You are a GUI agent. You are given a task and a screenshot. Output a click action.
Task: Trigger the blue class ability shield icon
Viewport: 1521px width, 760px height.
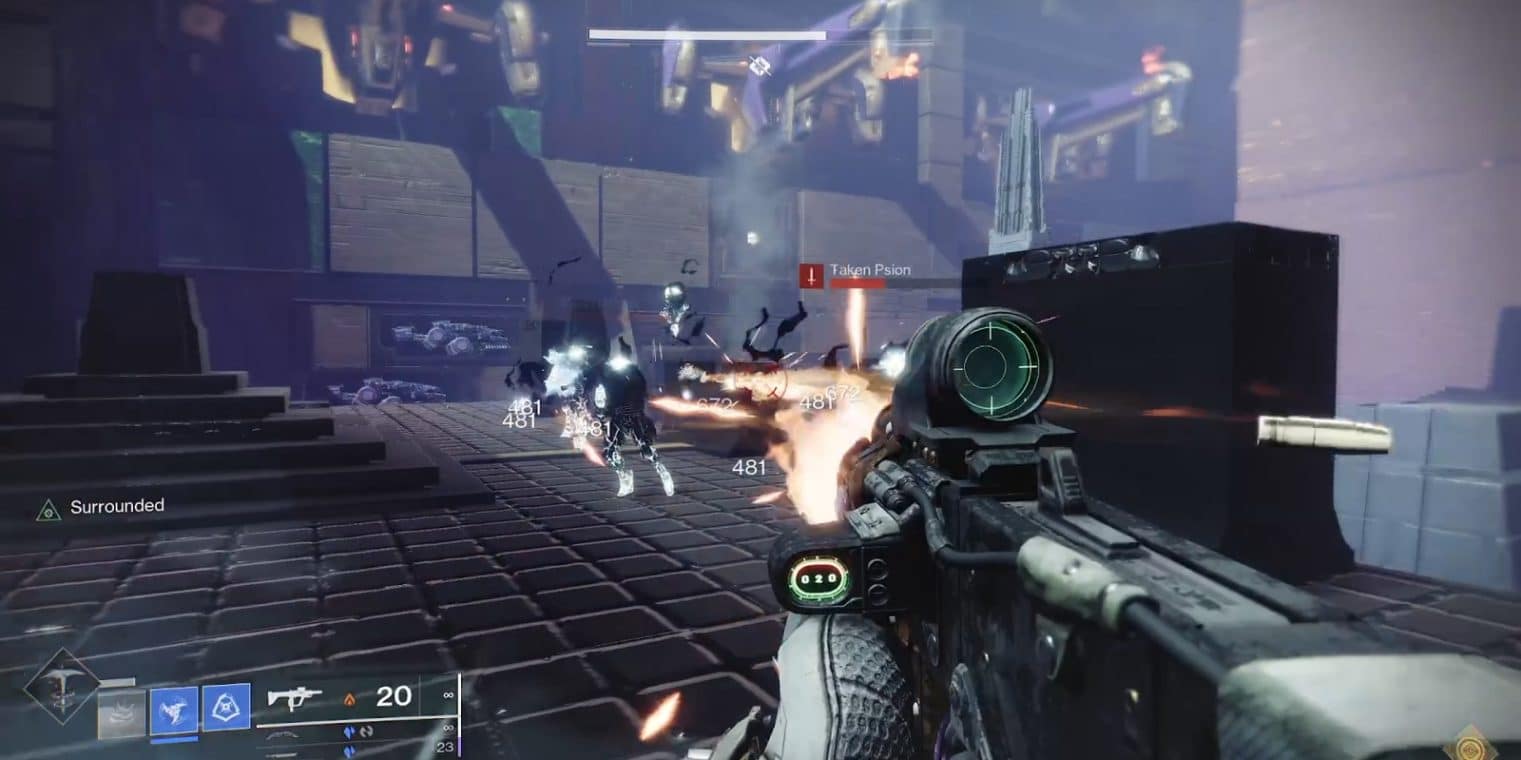tap(226, 708)
